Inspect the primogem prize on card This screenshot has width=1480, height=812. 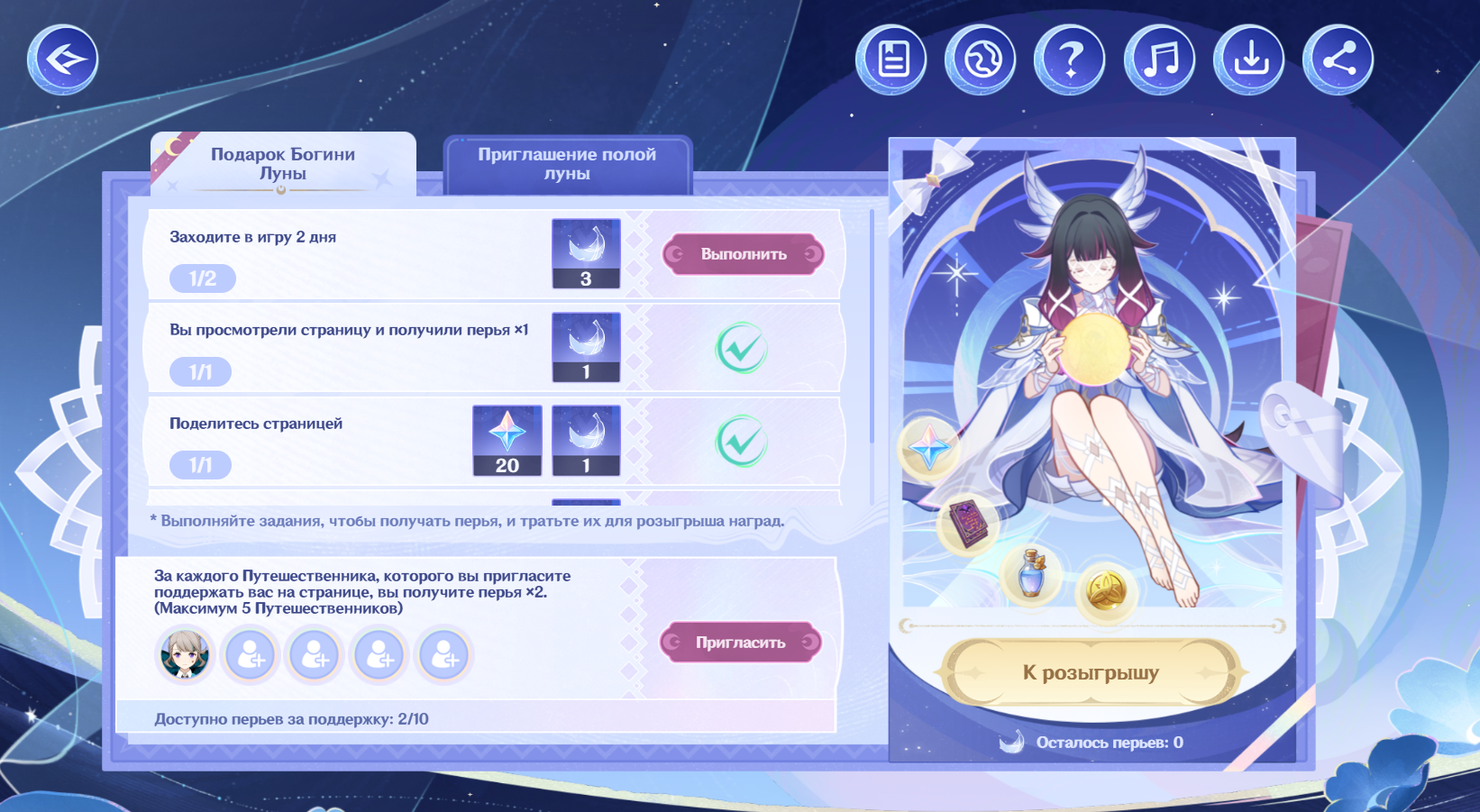929,448
